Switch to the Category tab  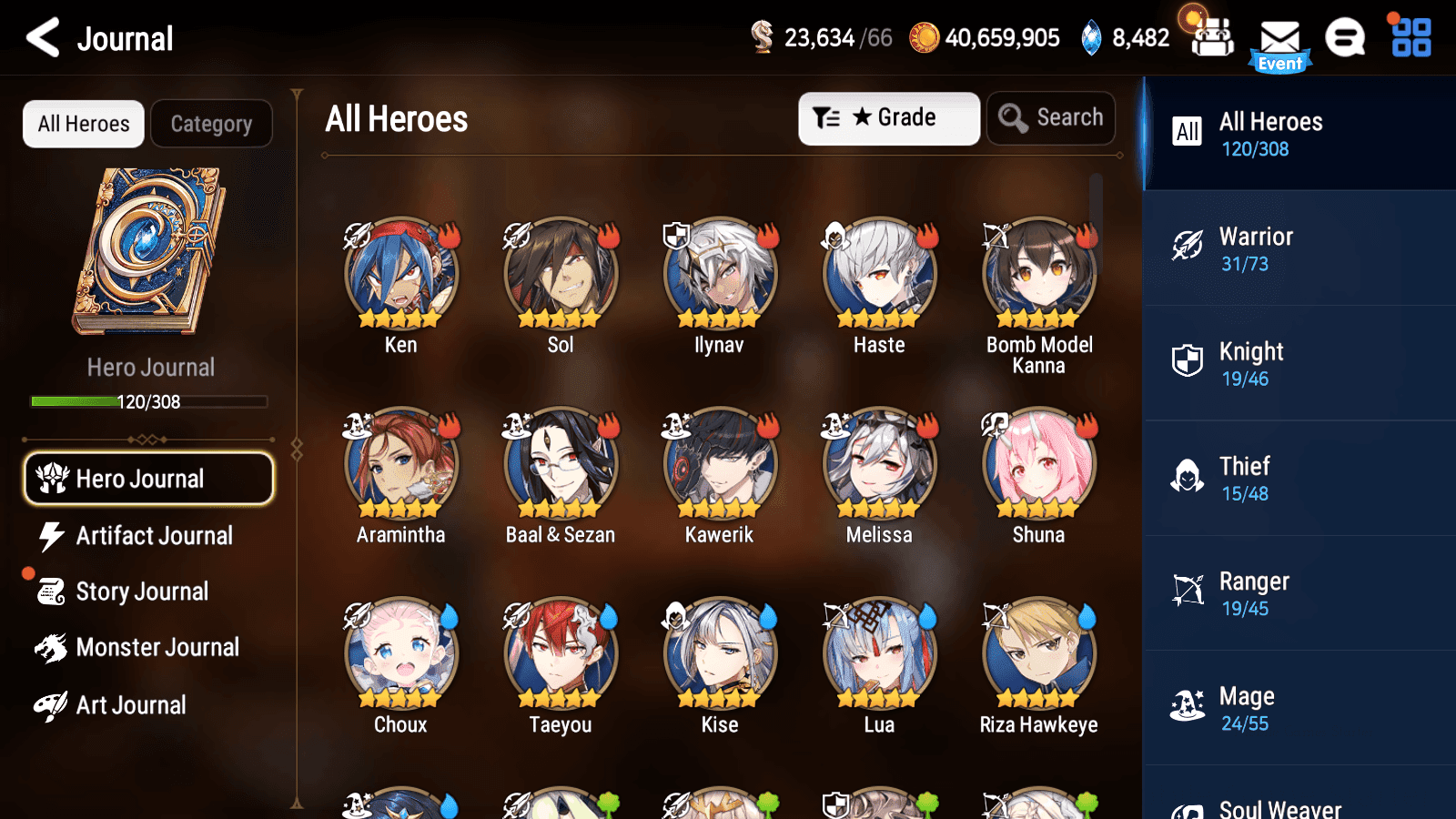click(x=211, y=124)
